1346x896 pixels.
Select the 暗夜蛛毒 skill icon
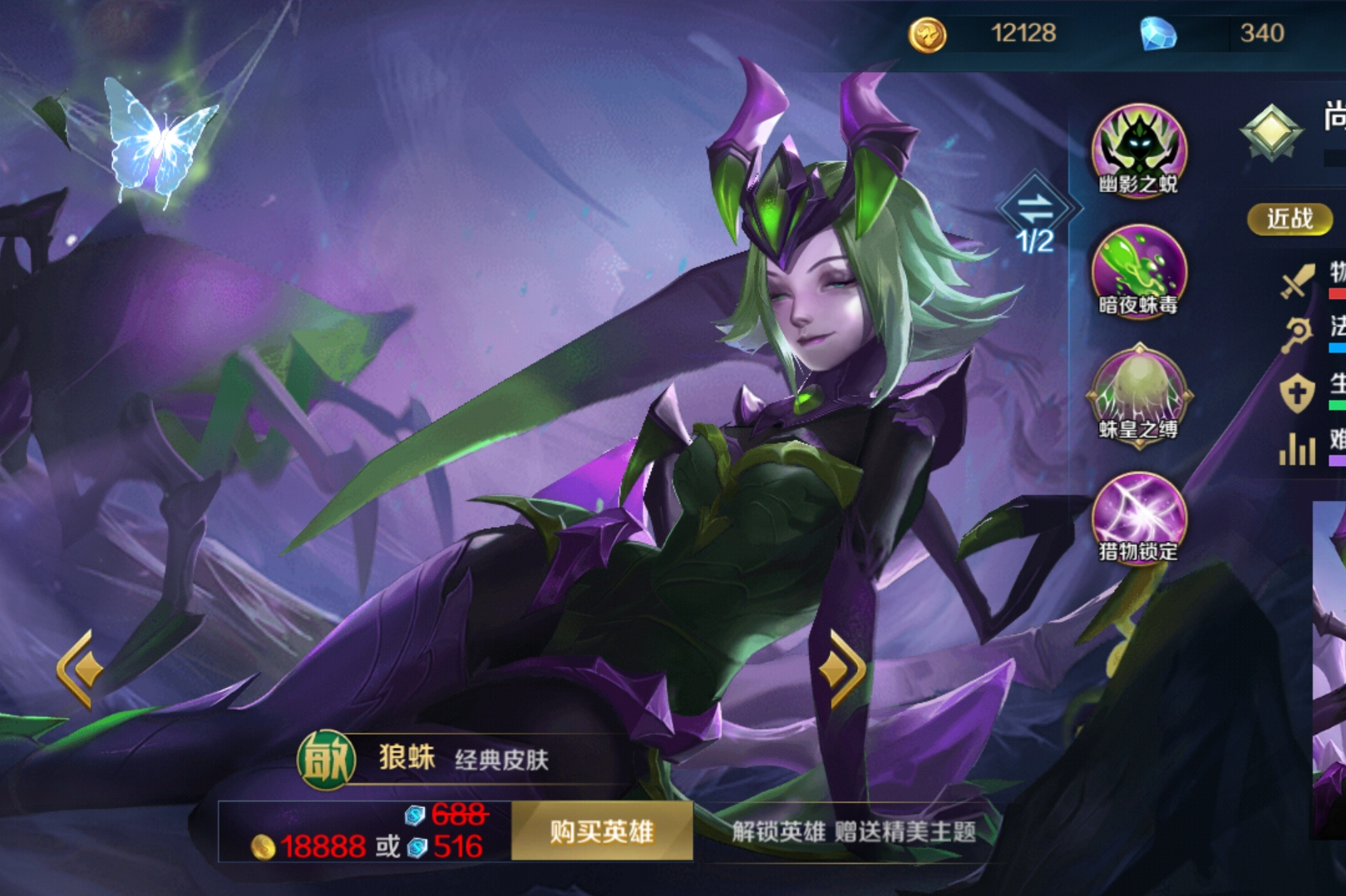[x=1138, y=271]
